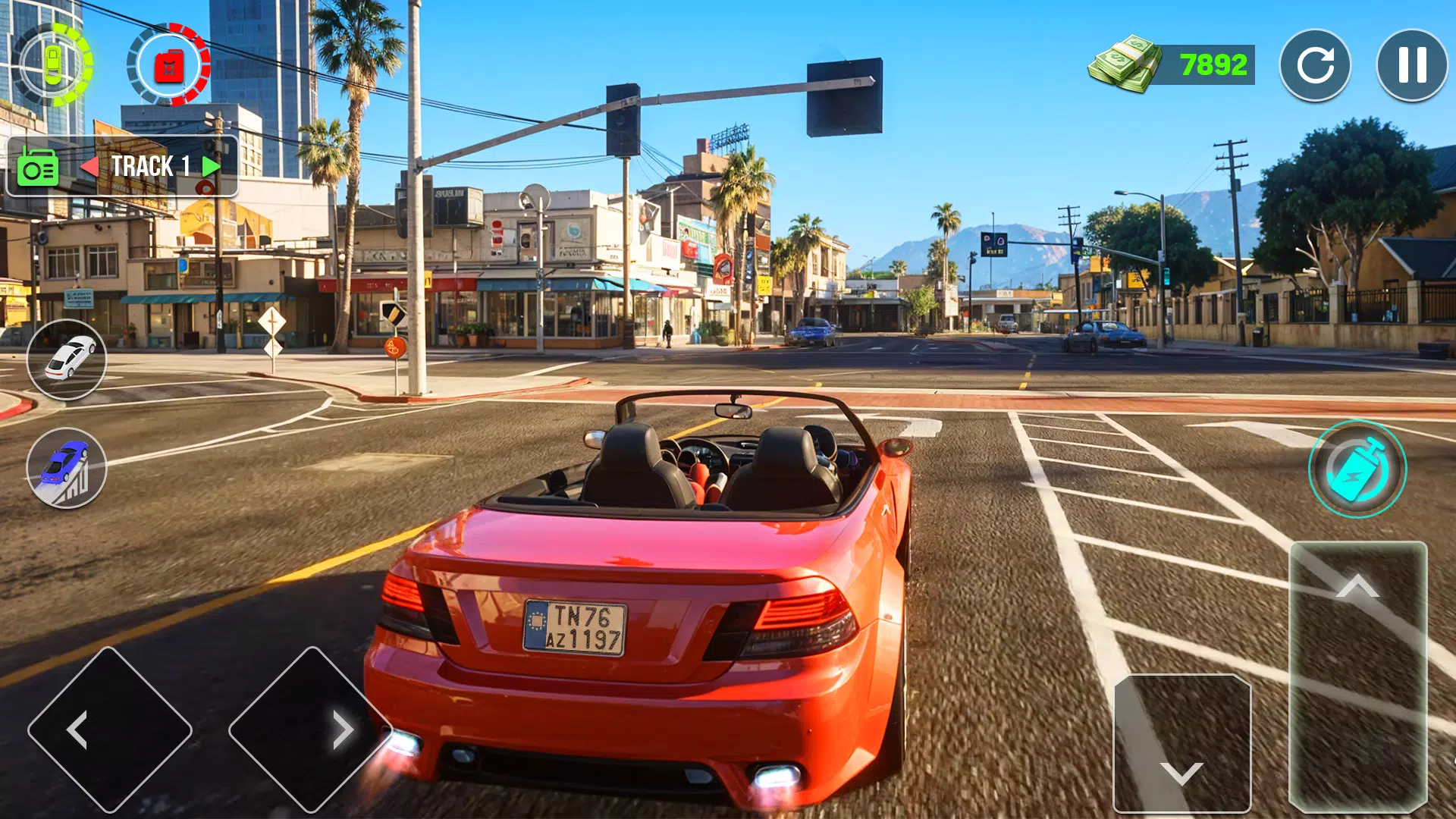This screenshot has width=1456, height=819.
Task: Skip to the next track with the green arrow
Action: coord(210,165)
